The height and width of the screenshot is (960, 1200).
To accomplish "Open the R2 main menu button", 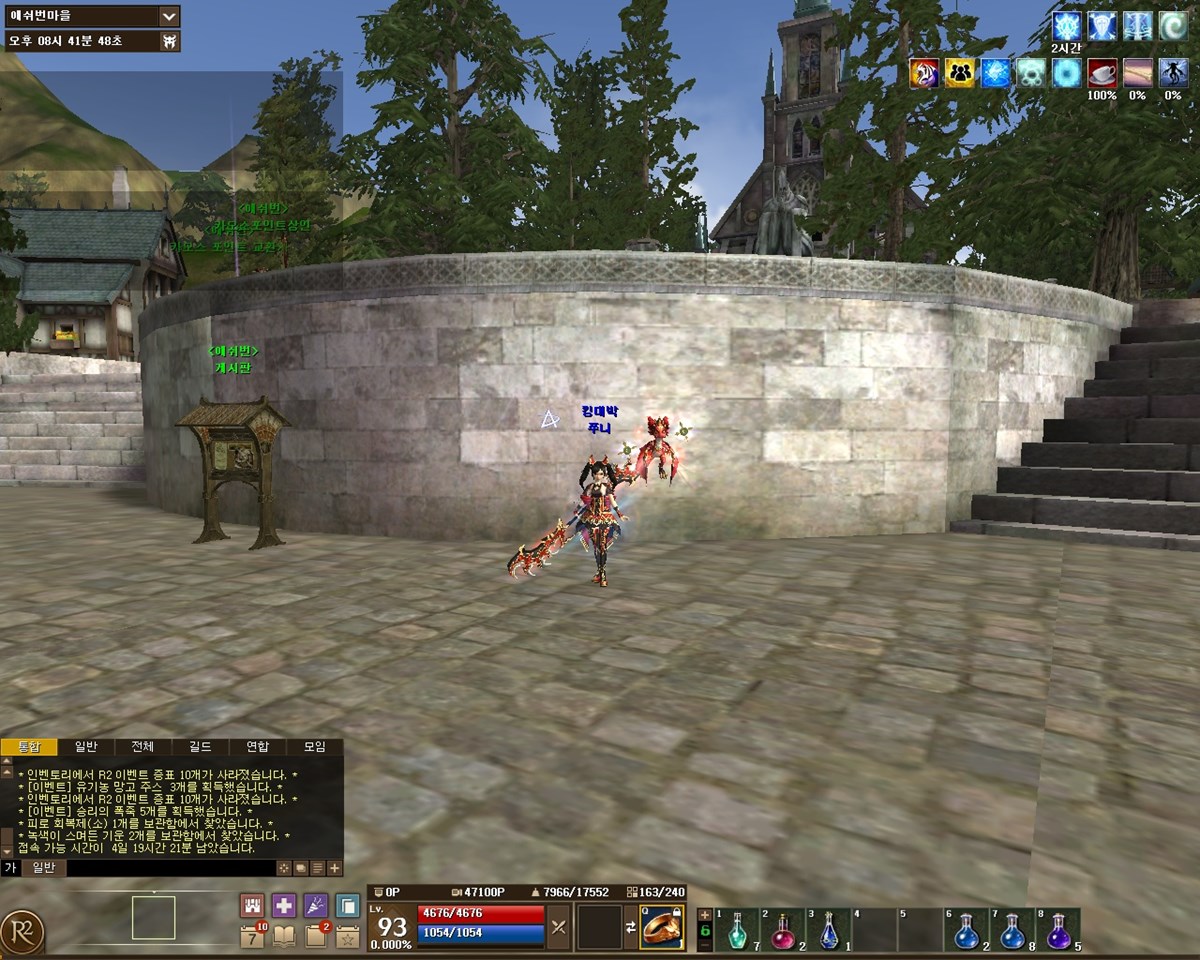I will click(22, 932).
